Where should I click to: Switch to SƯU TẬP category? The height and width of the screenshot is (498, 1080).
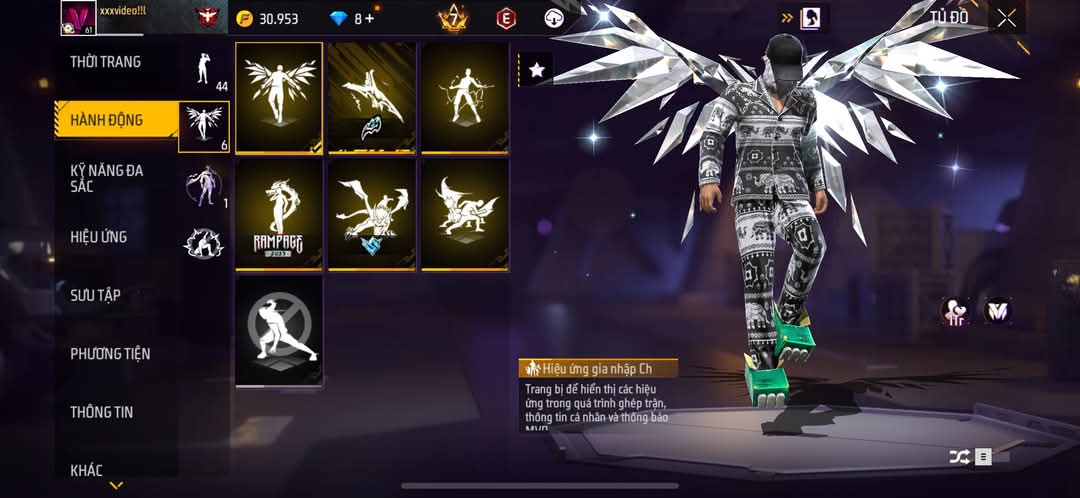[95, 295]
